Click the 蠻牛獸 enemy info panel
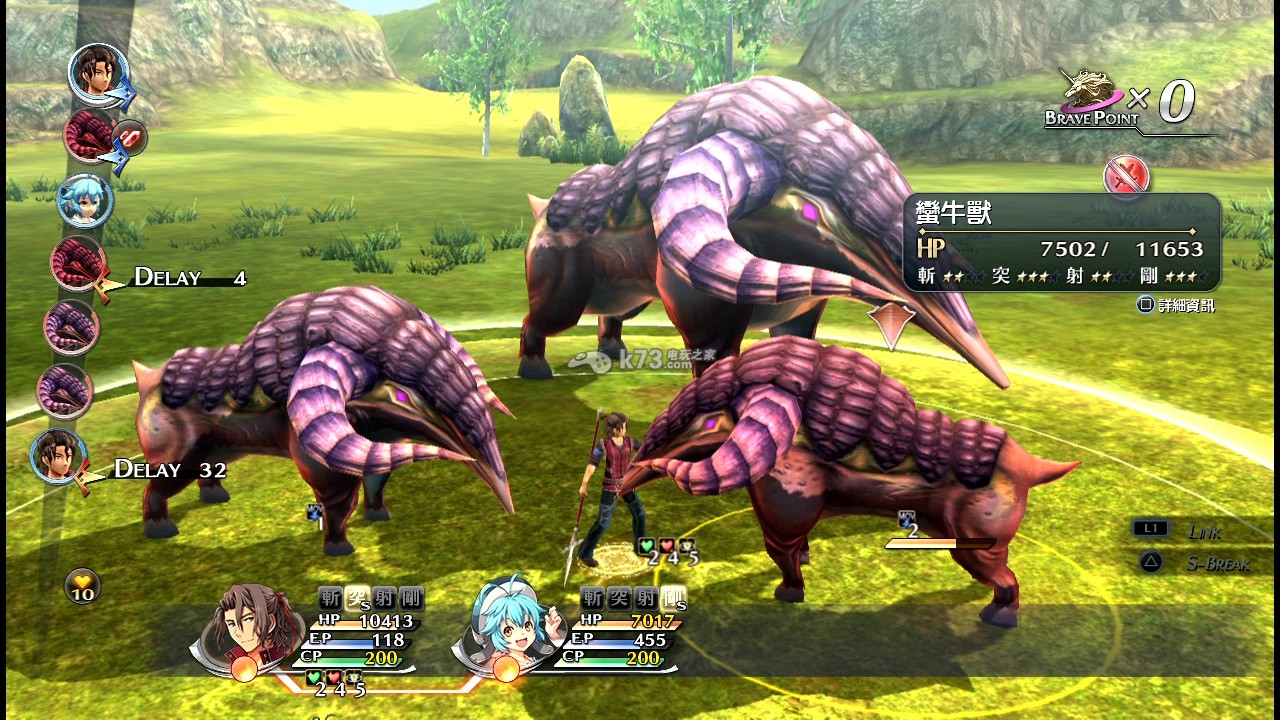 pyautogui.click(x=1061, y=243)
